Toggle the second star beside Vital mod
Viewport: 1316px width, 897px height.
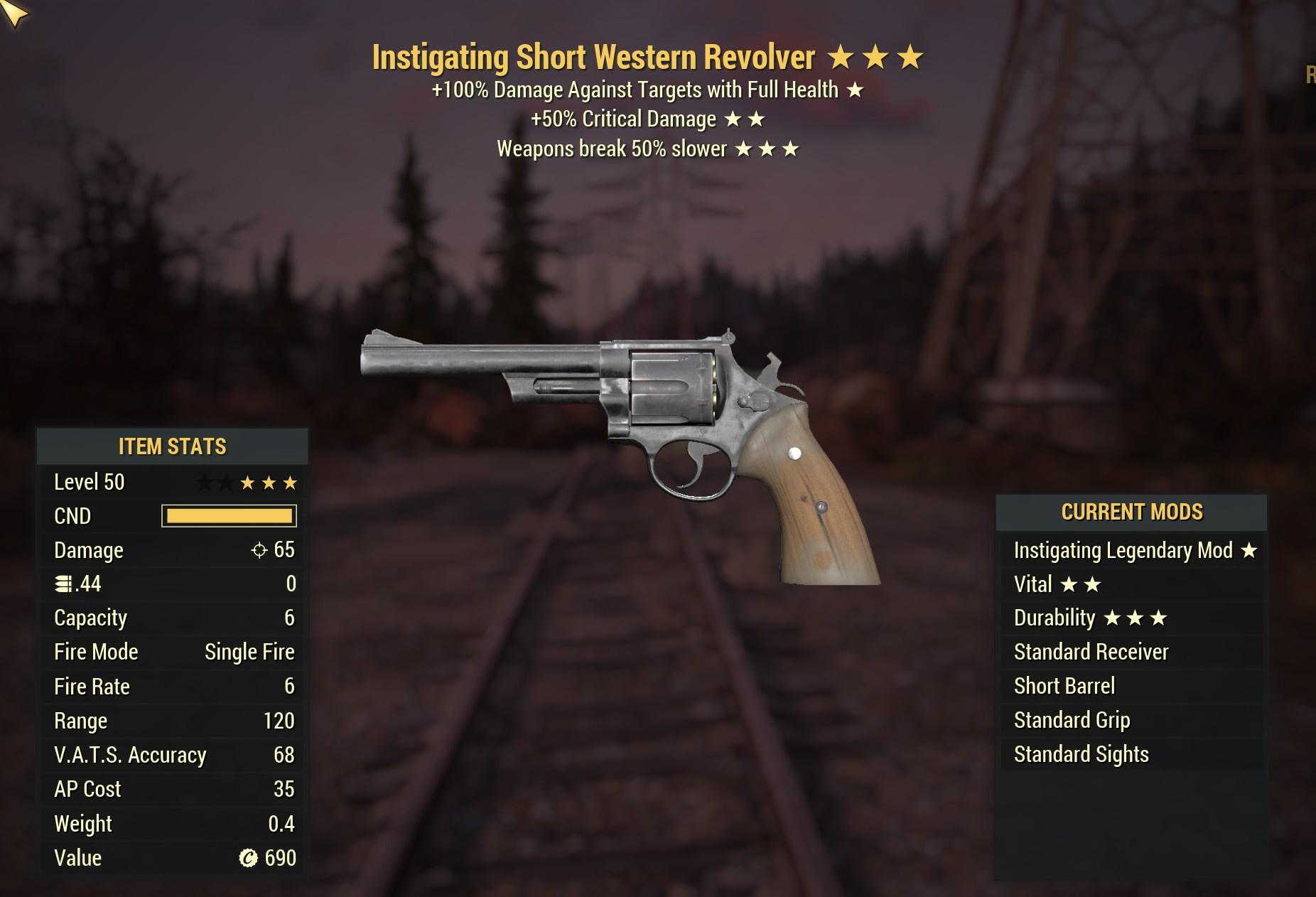click(x=1093, y=584)
